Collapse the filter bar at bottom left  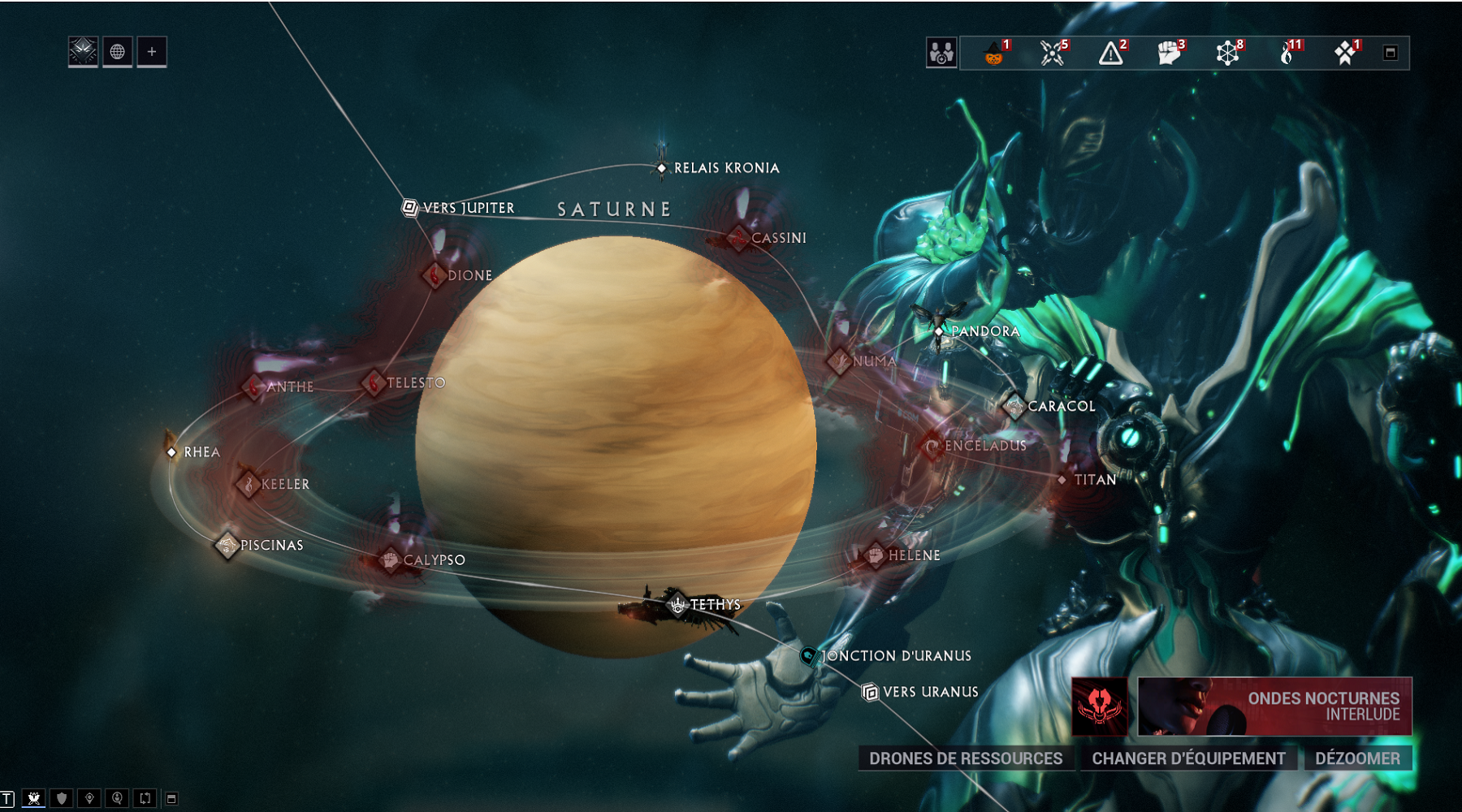click(171, 797)
